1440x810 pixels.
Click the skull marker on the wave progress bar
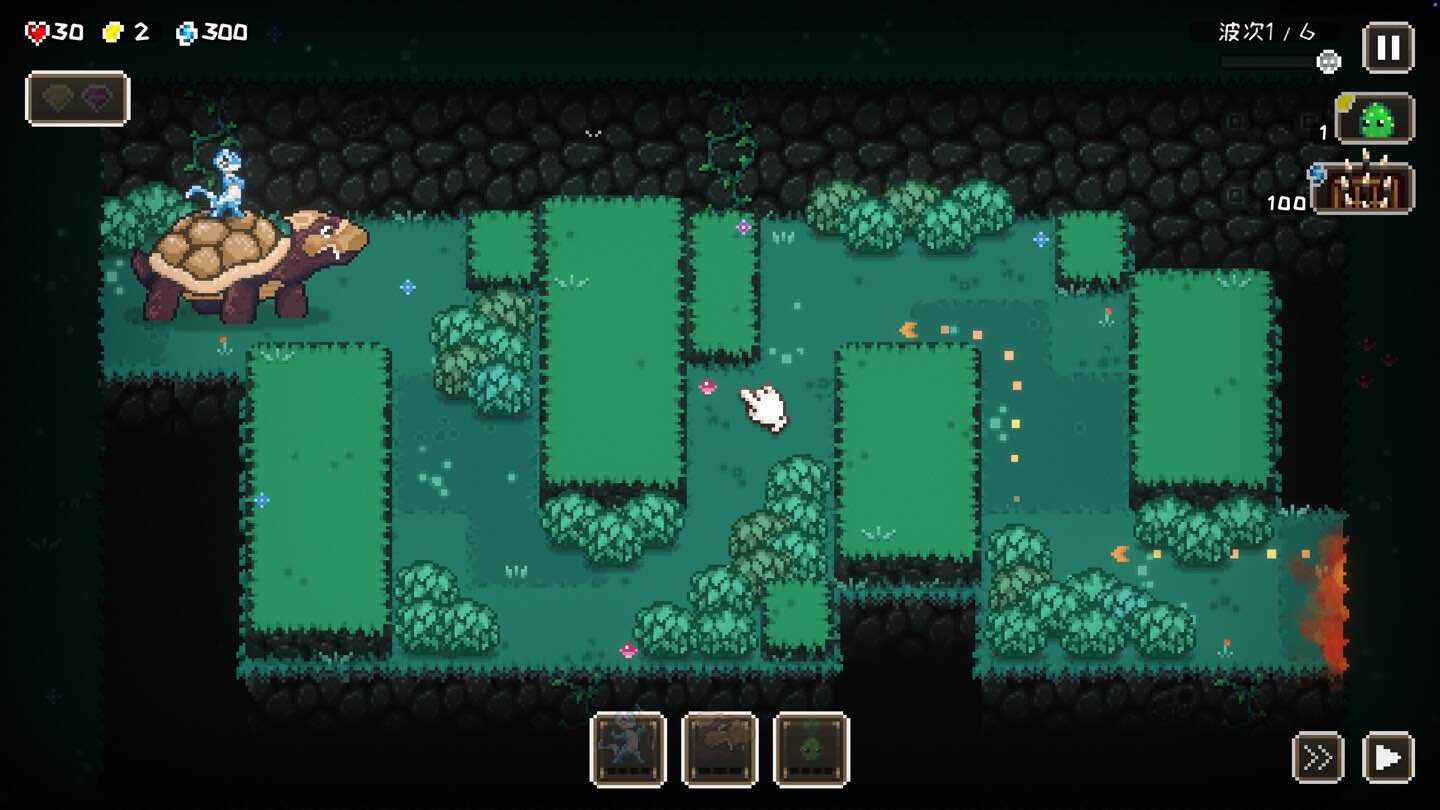click(x=1328, y=61)
